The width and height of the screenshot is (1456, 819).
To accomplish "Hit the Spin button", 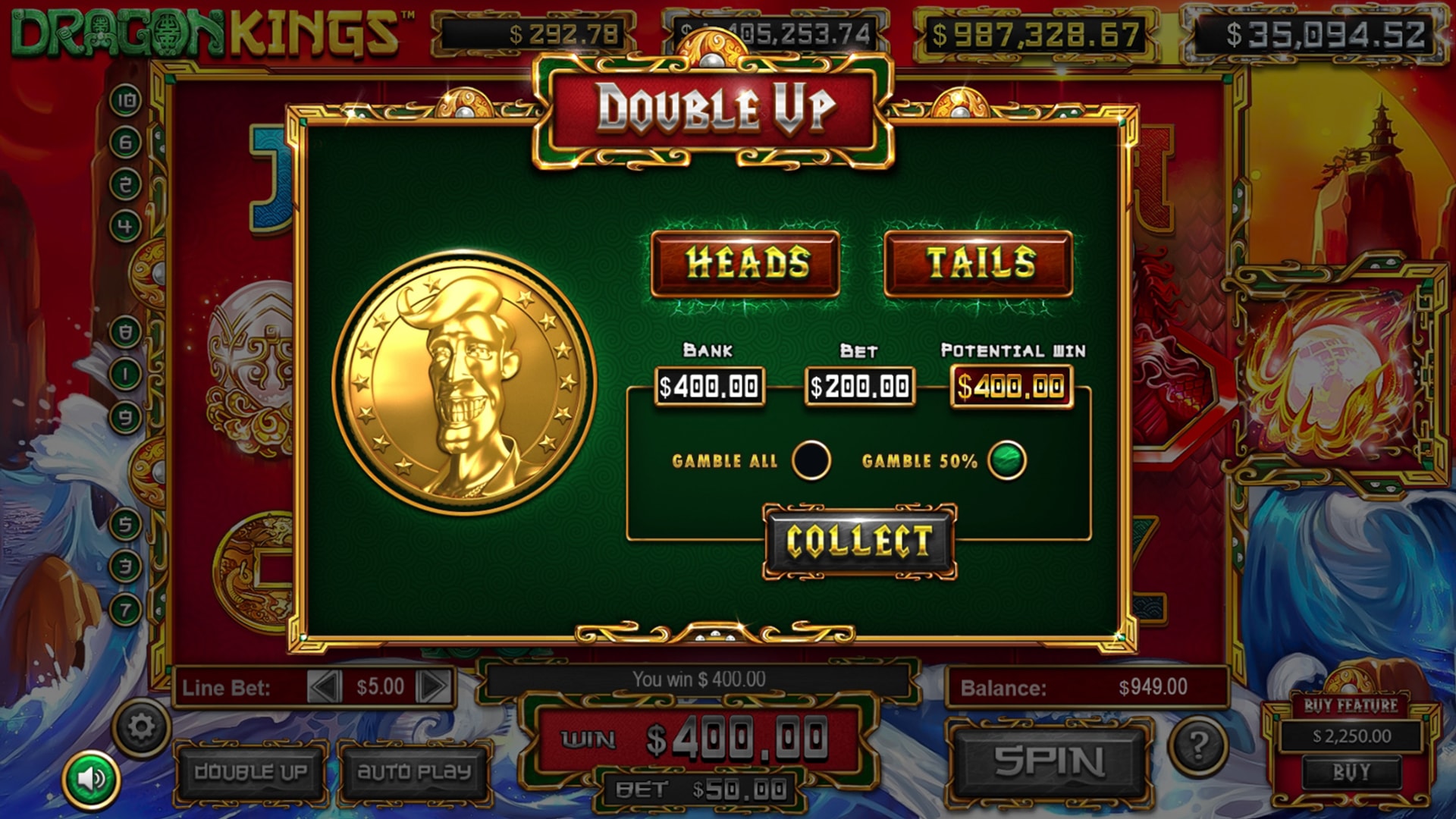I will pyautogui.click(x=1049, y=761).
